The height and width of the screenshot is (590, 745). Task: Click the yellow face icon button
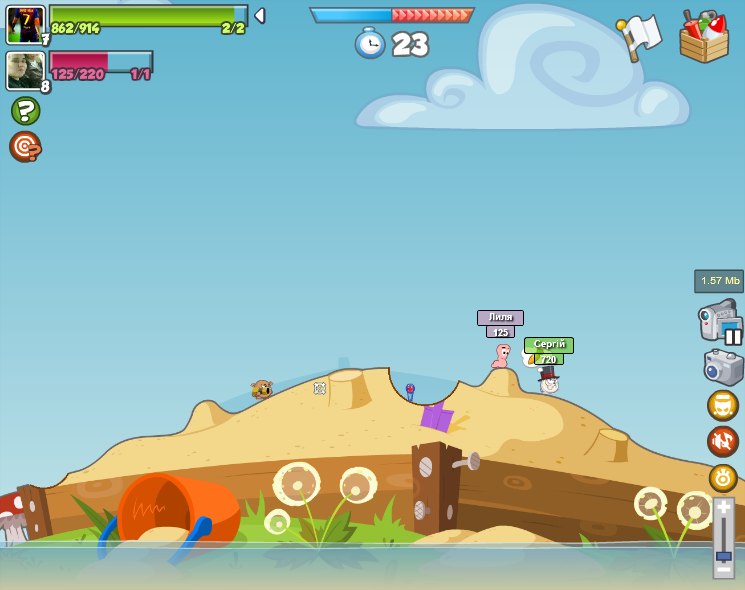(x=723, y=405)
